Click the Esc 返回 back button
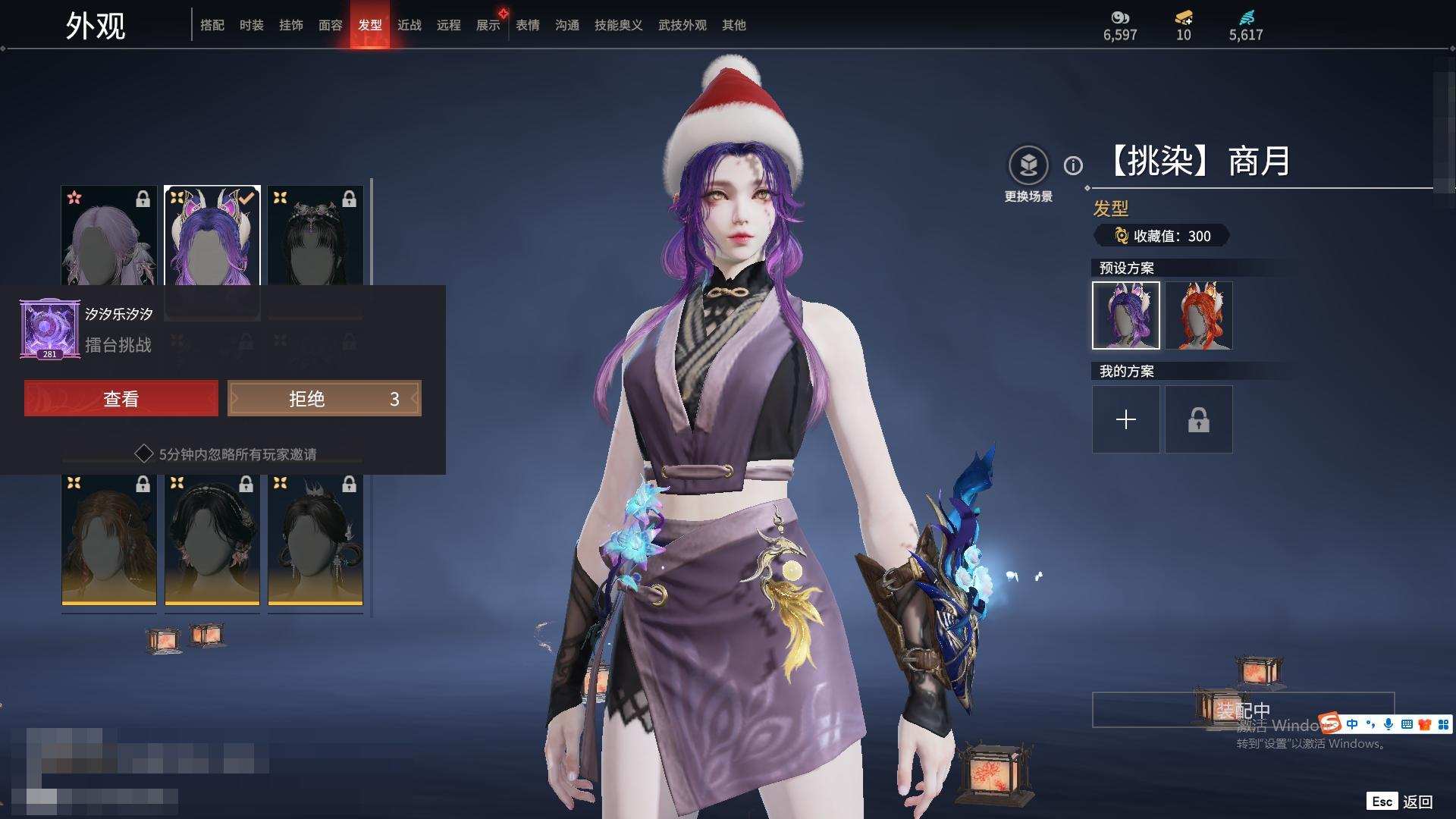 pyautogui.click(x=1400, y=802)
